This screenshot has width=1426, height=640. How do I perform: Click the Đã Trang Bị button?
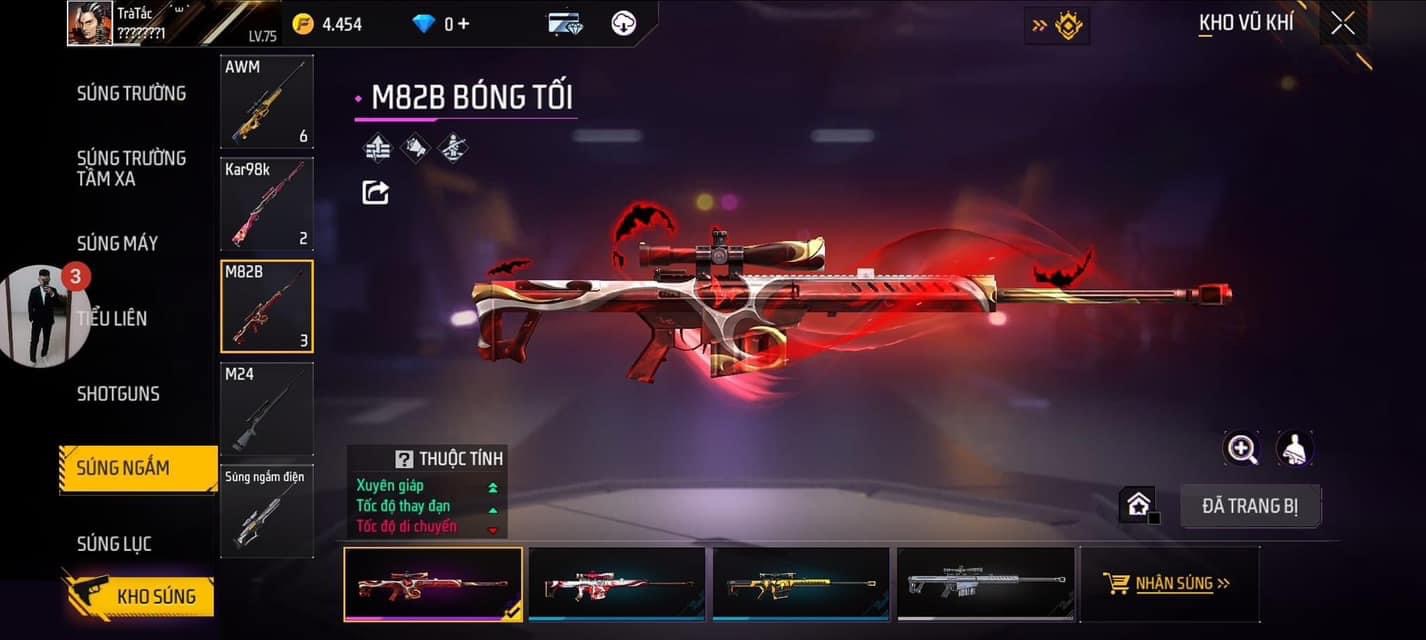pos(1250,506)
